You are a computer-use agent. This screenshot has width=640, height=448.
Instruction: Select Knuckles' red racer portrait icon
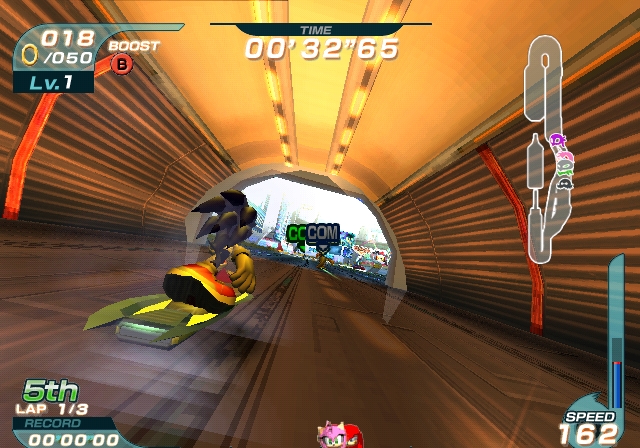(353, 438)
